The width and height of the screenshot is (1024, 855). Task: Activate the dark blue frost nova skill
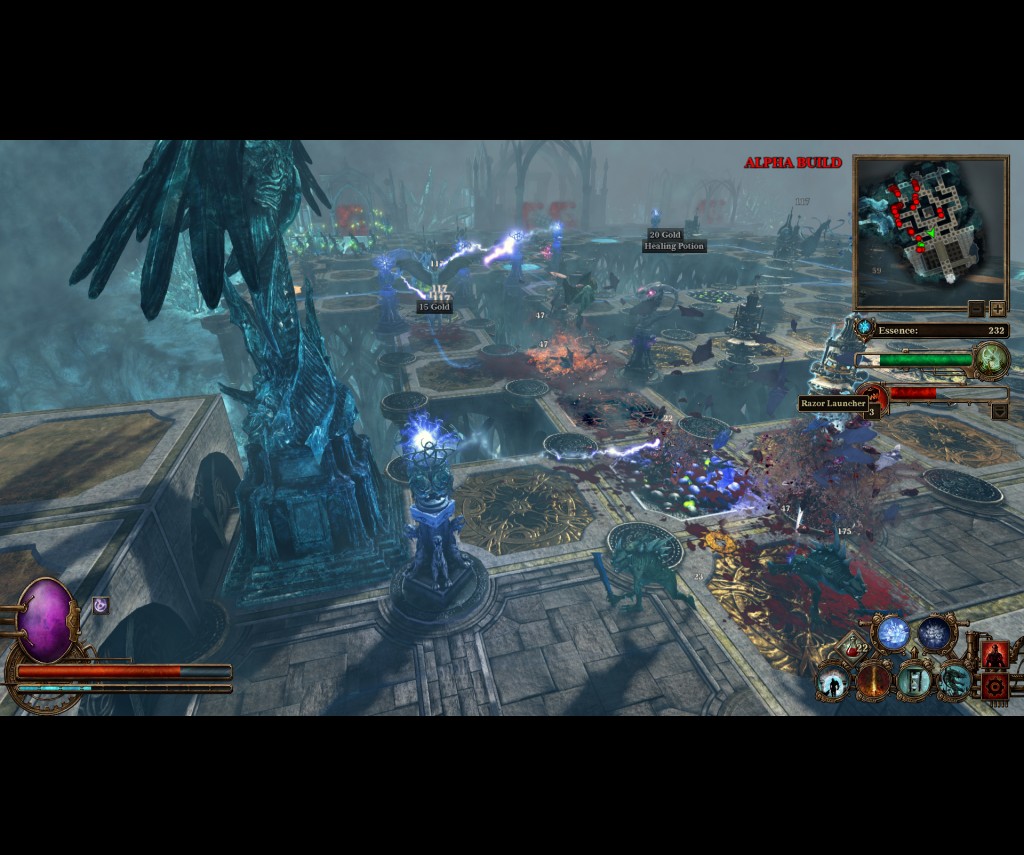coord(936,632)
